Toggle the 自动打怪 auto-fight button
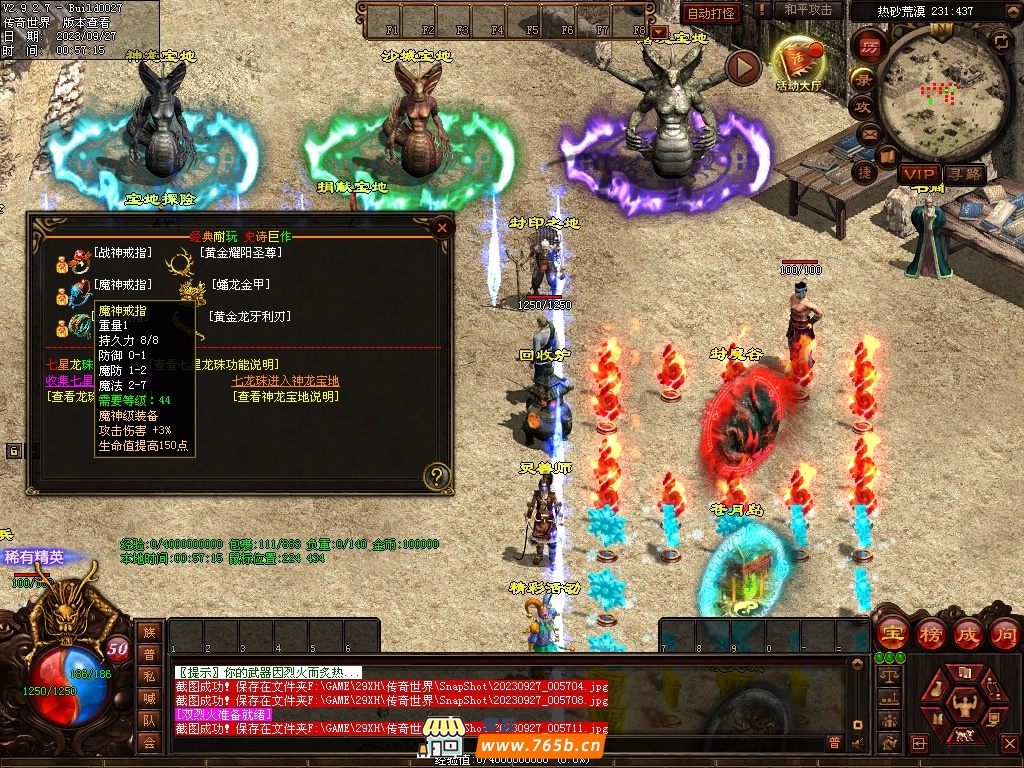 tap(711, 13)
